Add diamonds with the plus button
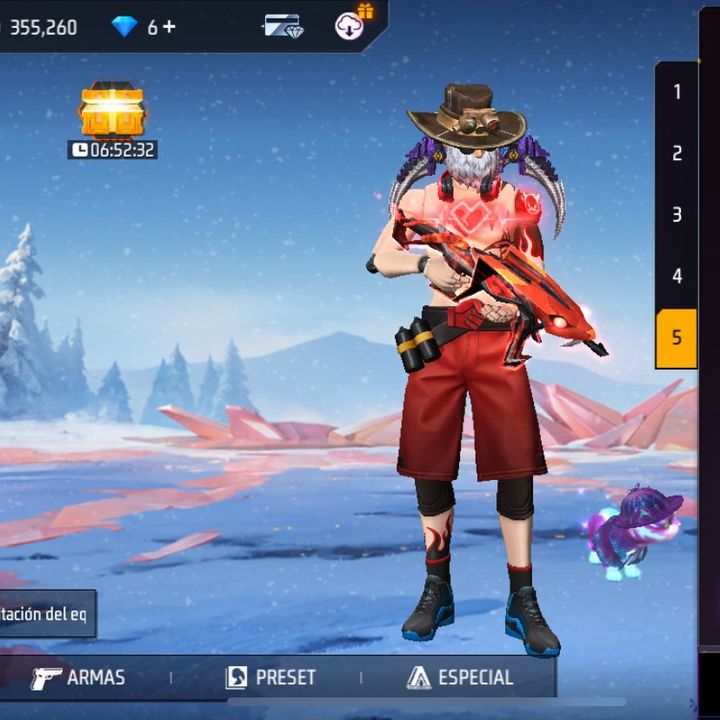This screenshot has width=720, height=720. coord(169,27)
